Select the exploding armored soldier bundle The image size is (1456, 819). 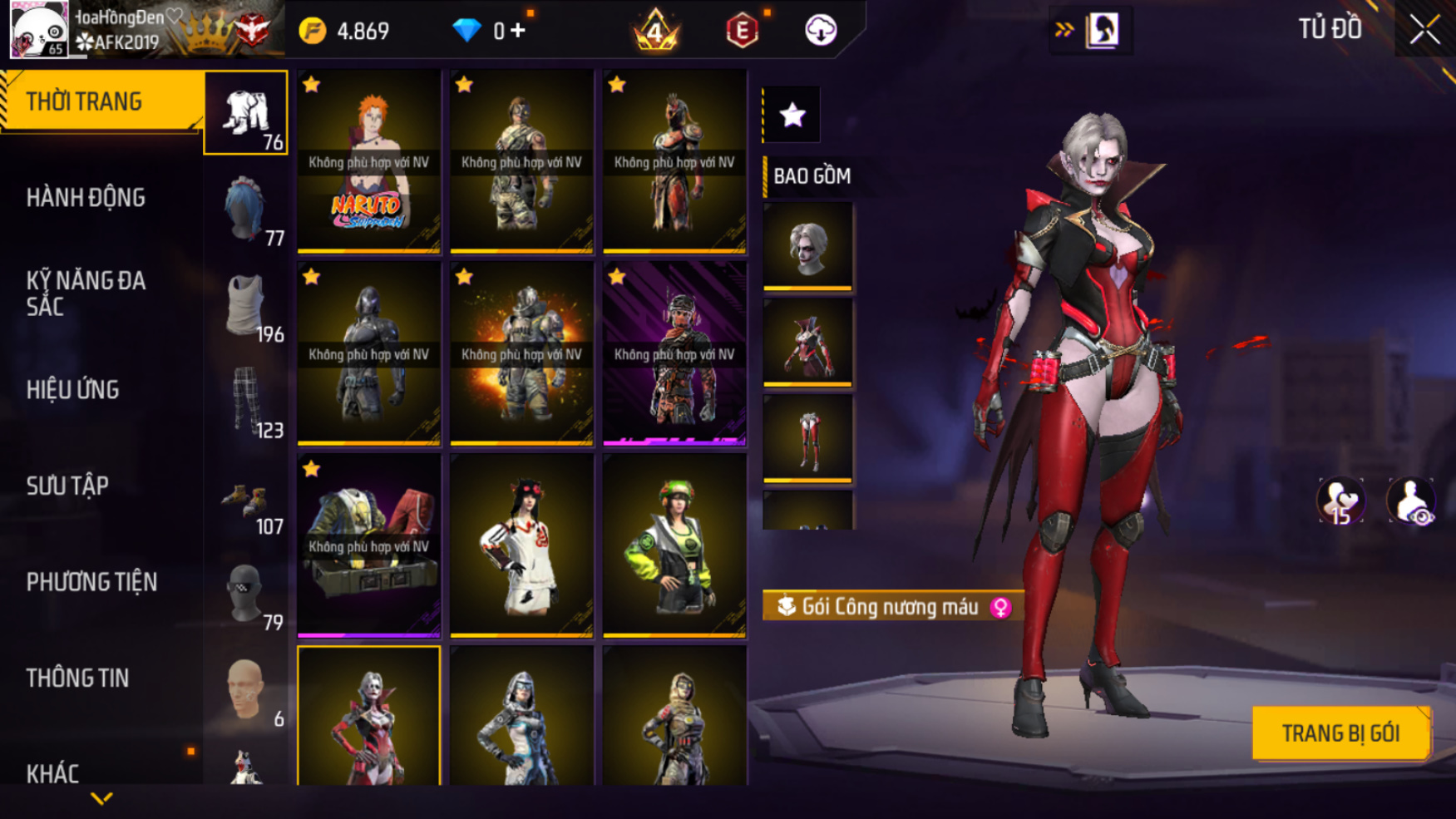[x=521, y=353]
